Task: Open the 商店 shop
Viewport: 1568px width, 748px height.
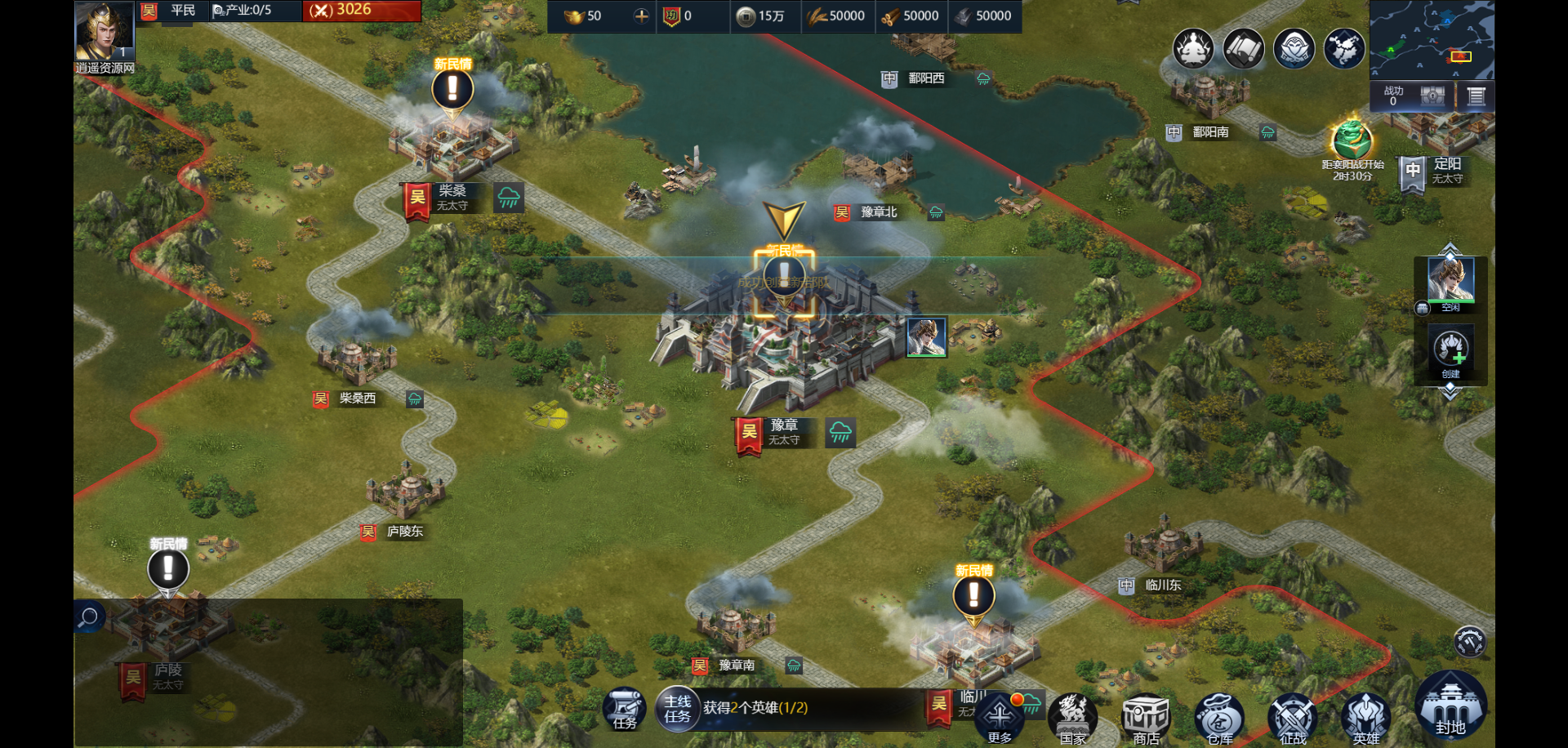Action: point(1146,719)
